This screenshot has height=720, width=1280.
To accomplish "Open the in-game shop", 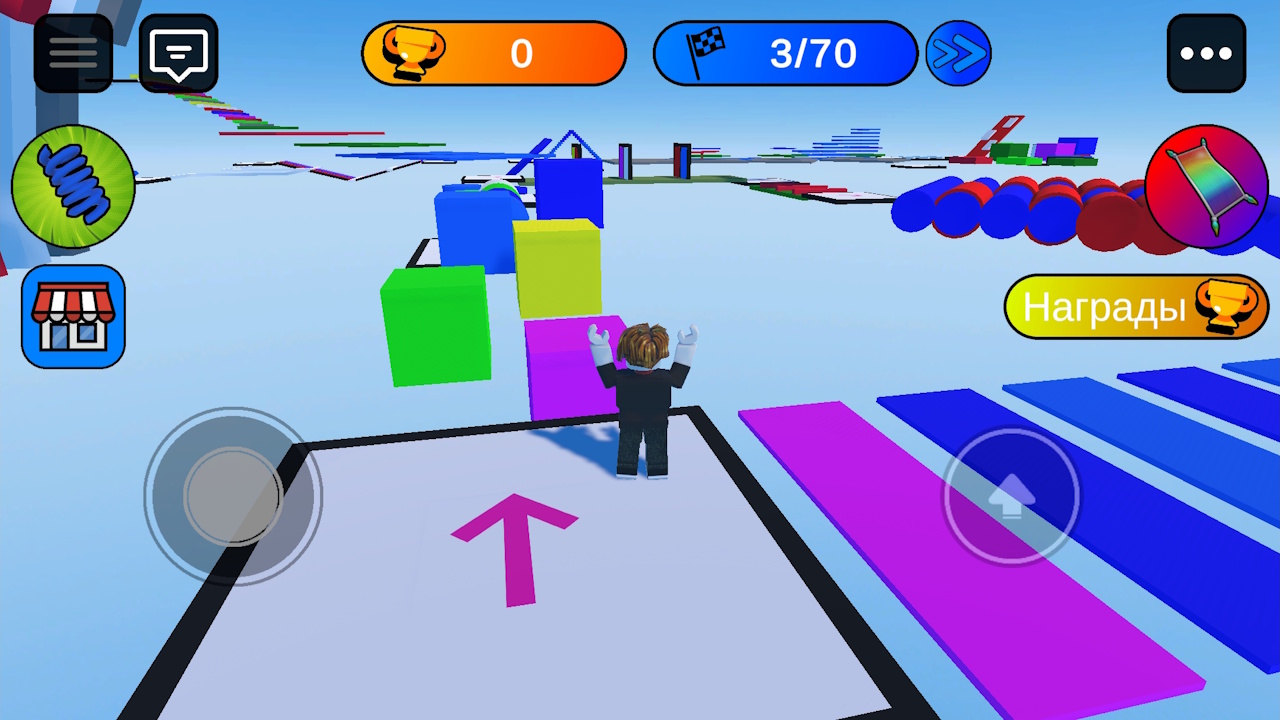I will (x=72, y=316).
